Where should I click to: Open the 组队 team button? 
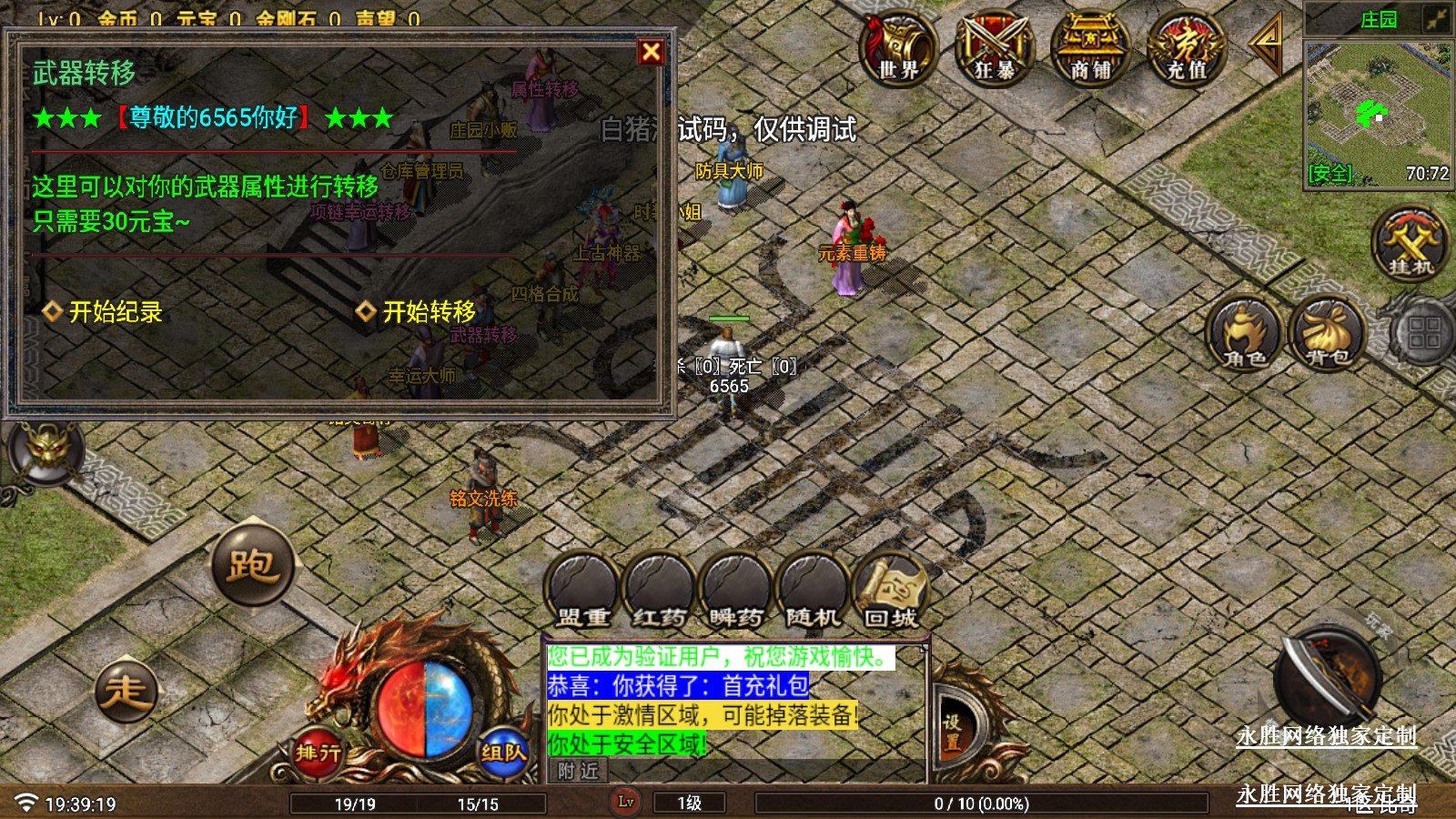pyautogui.click(x=503, y=752)
